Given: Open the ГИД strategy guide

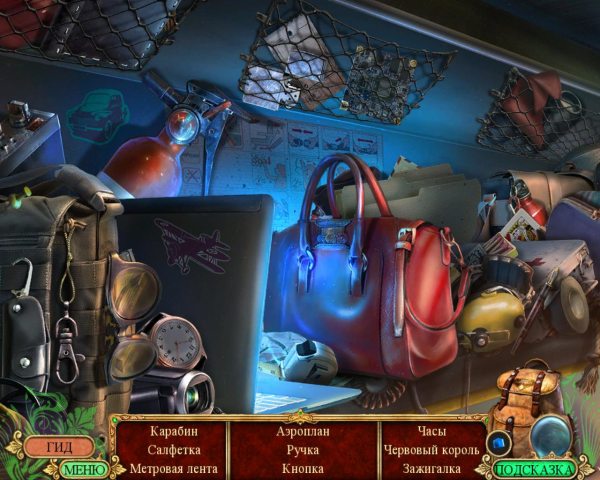Looking at the screenshot, I should click(x=59, y=446).
